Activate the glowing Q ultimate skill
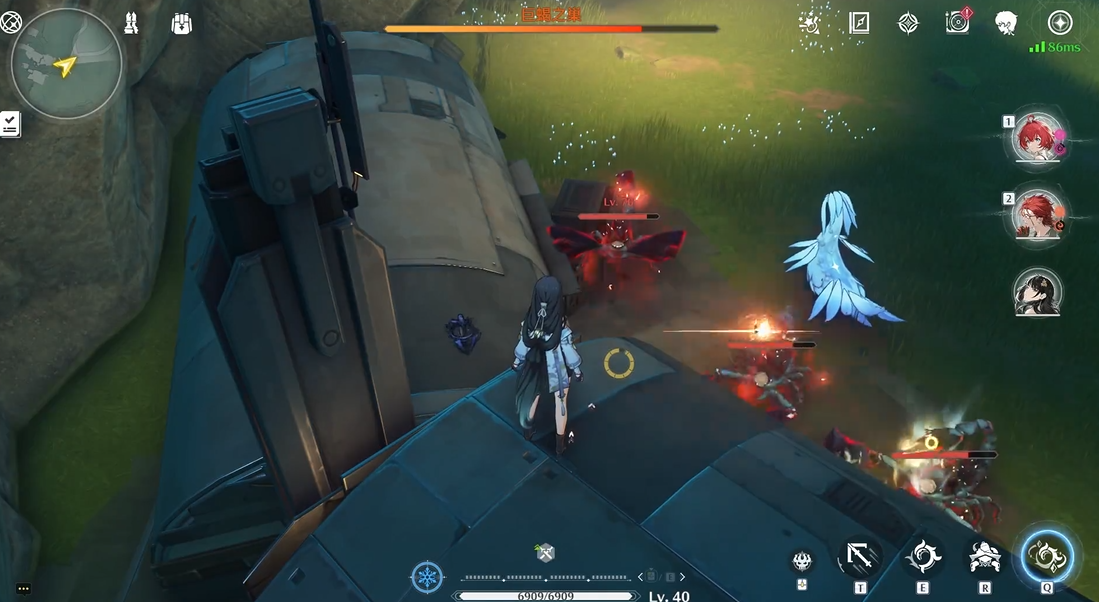1099x602 pixels. coord(1047,556)
